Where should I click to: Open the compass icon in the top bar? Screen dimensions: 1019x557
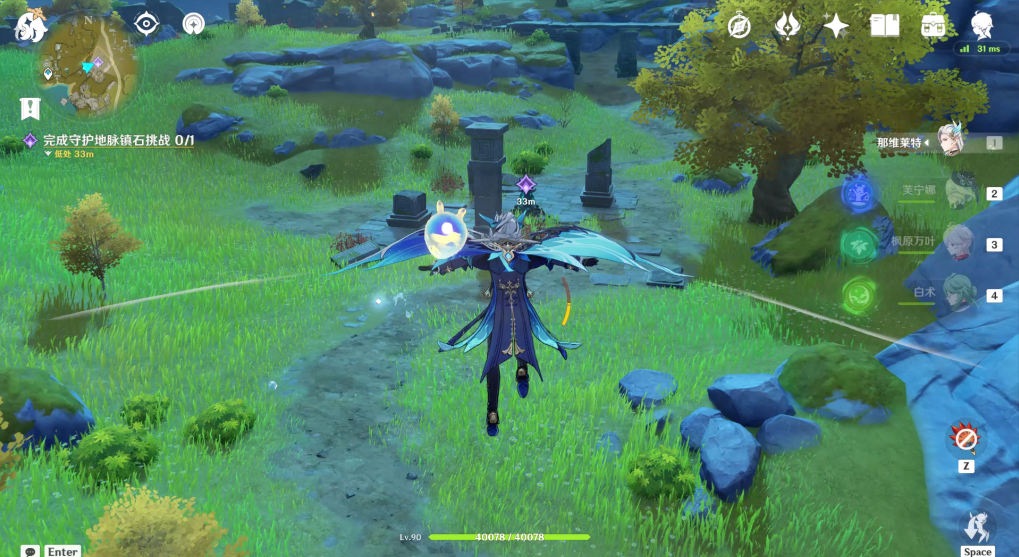(739, 26)
